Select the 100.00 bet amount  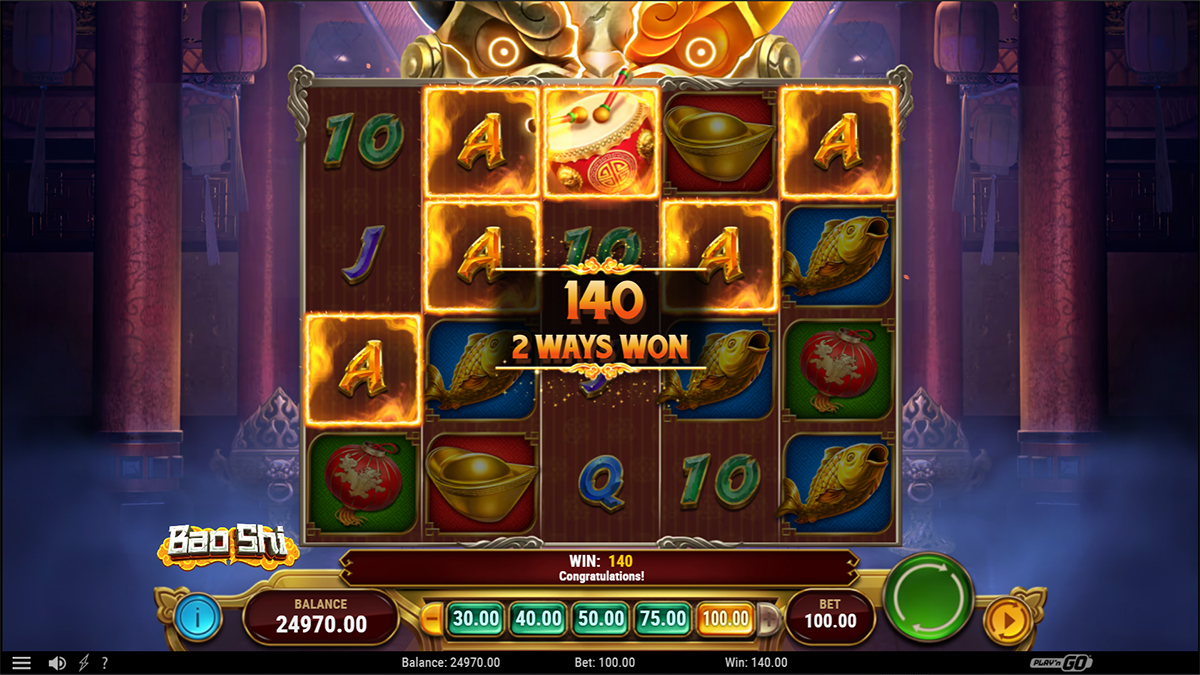(x=725, y=619)
